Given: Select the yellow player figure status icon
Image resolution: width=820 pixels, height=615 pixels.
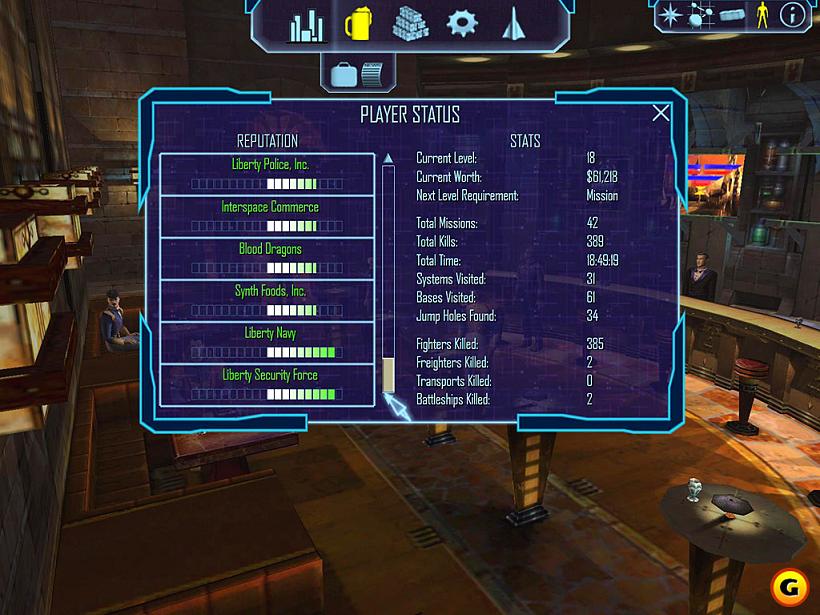Looking at the screenshot, I should pos(762,14).
